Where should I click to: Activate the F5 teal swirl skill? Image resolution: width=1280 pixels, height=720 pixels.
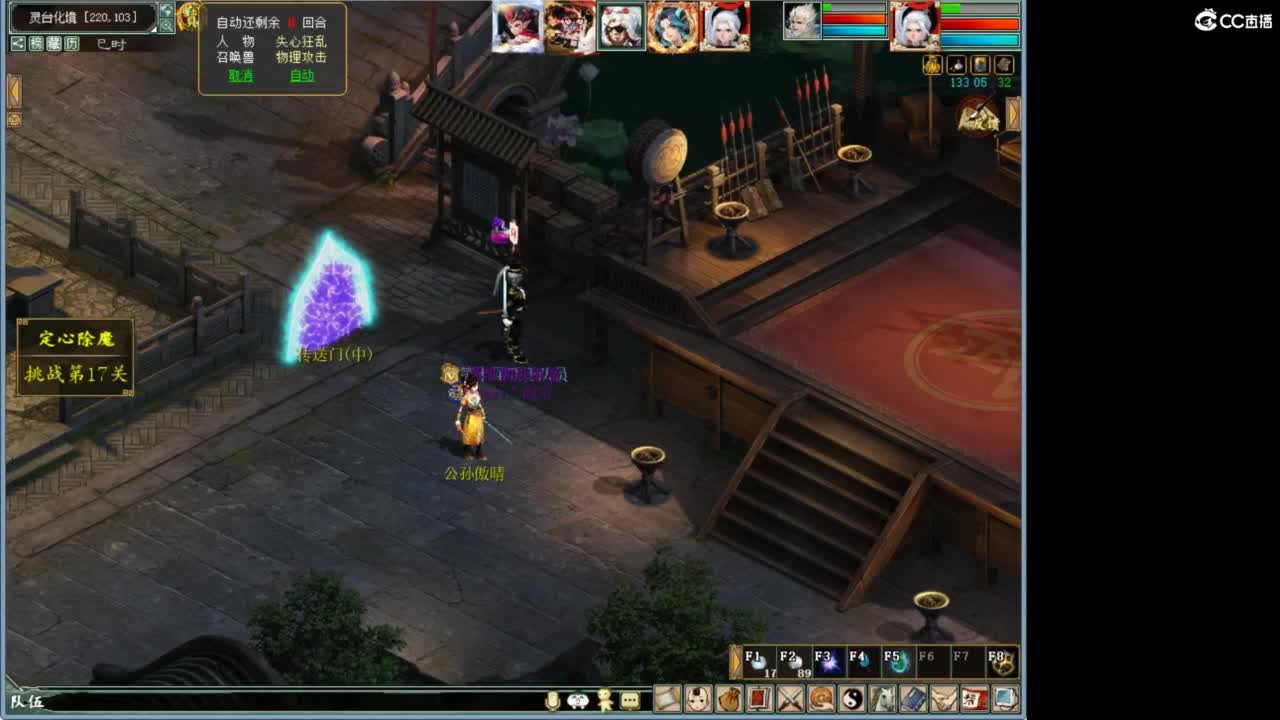[896, 662]
